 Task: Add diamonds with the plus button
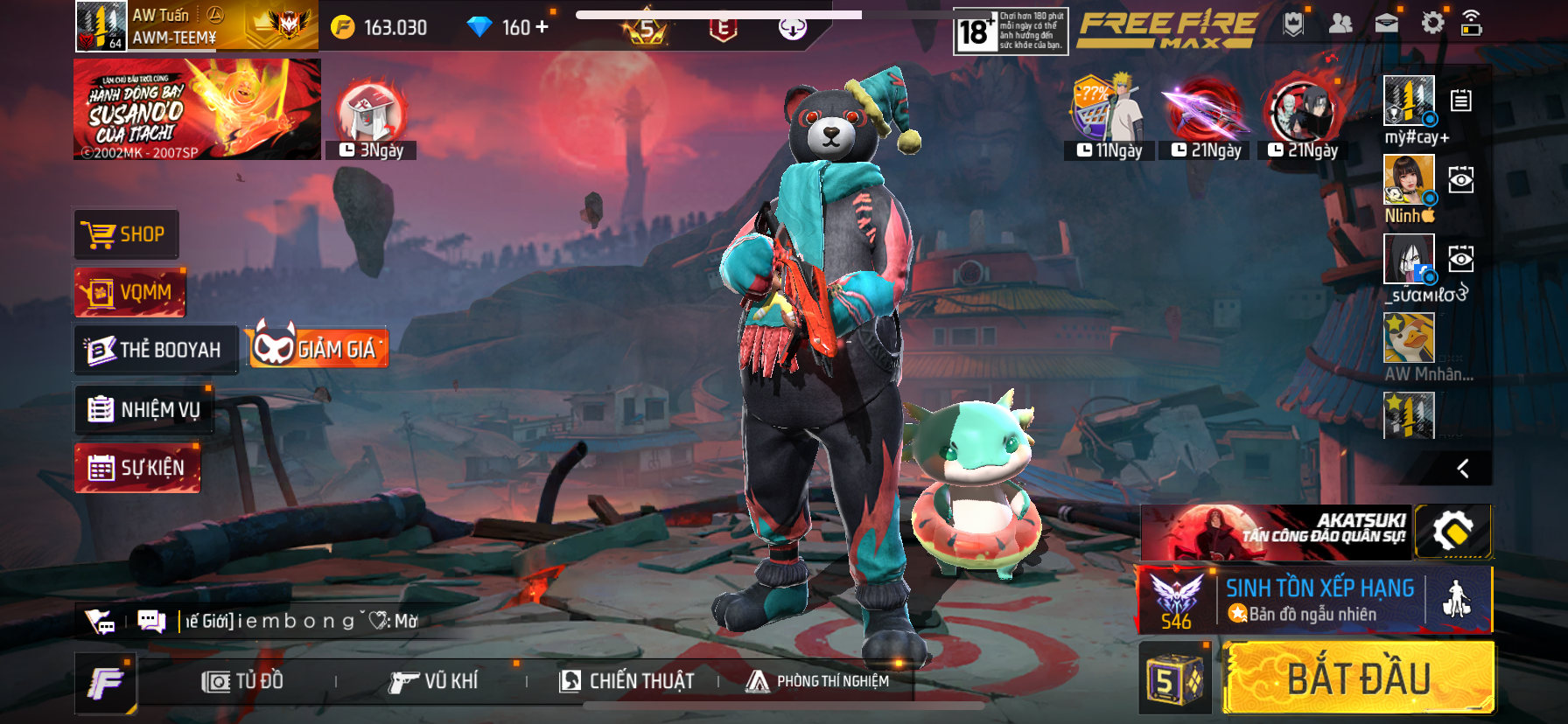(542, 27)
